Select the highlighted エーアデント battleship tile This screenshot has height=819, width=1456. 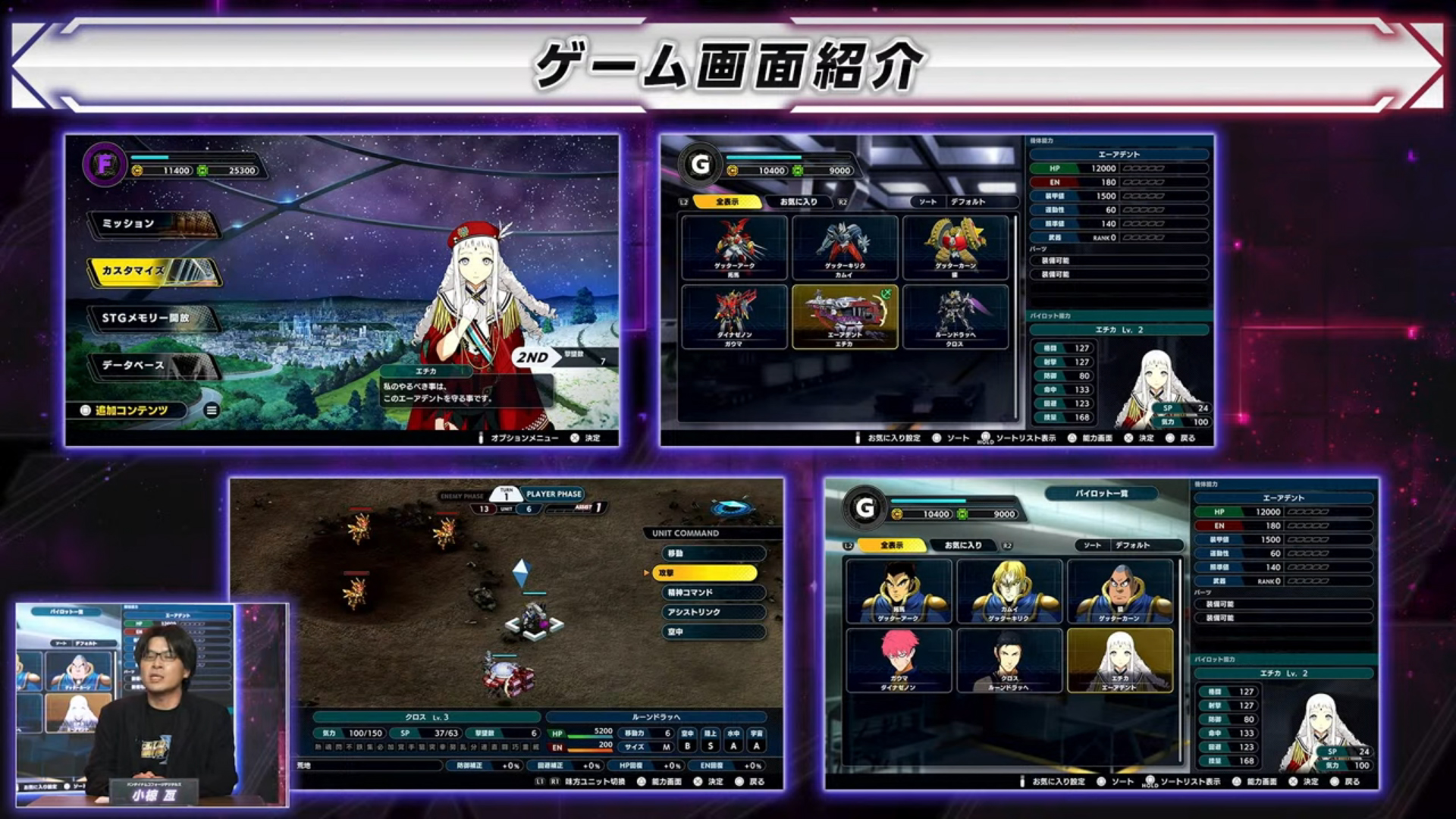(x=845, y=316)
